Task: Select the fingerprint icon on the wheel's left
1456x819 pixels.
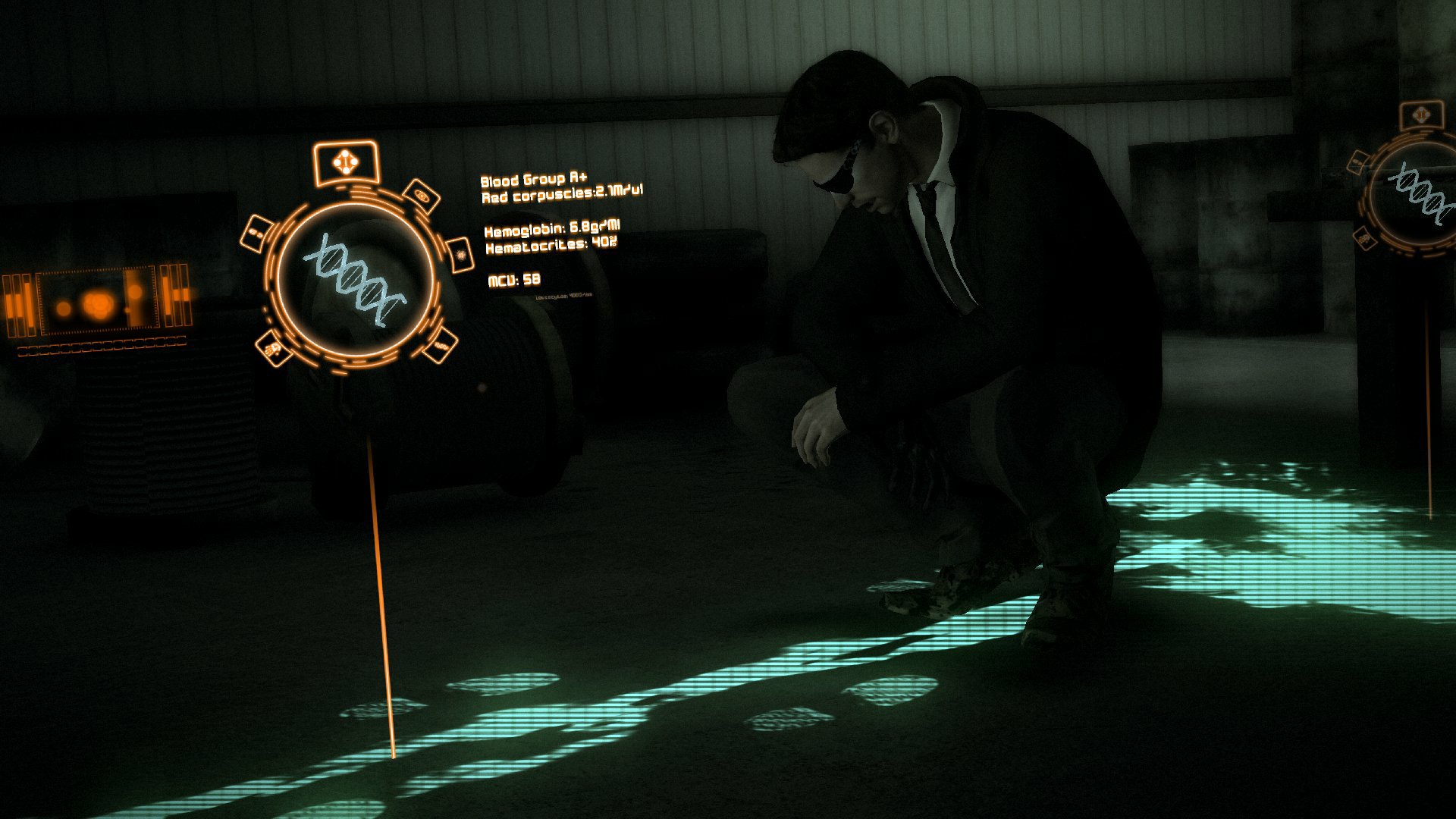Action: click(258, 232)
